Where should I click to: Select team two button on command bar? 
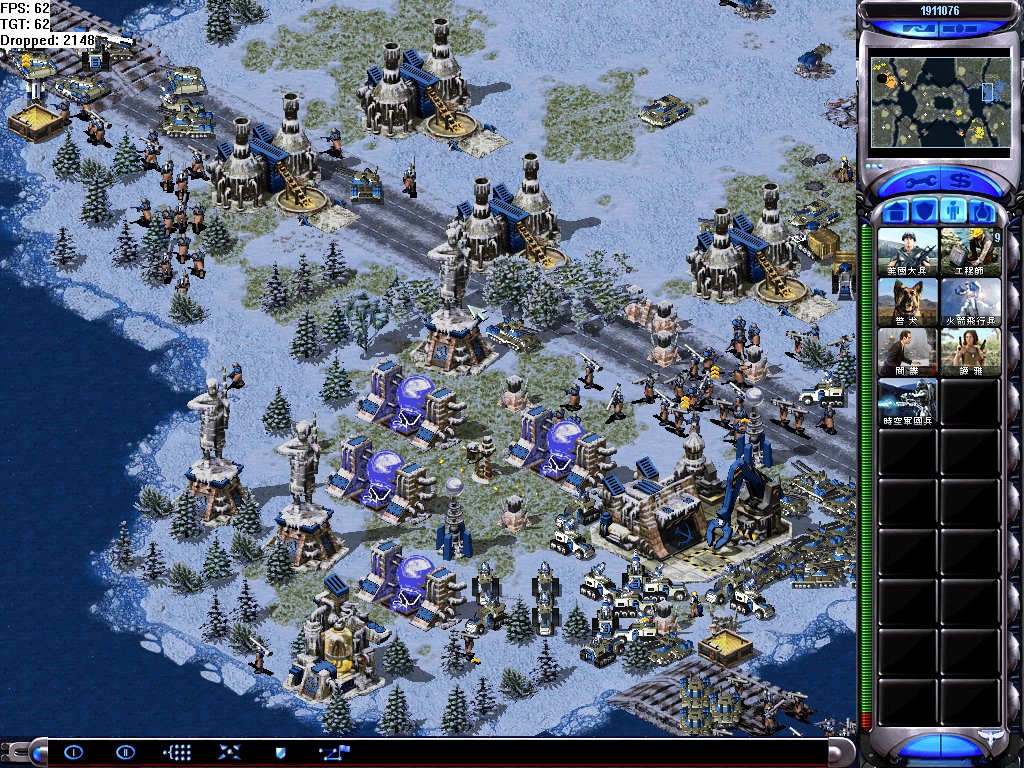click(x=125, y=752)
